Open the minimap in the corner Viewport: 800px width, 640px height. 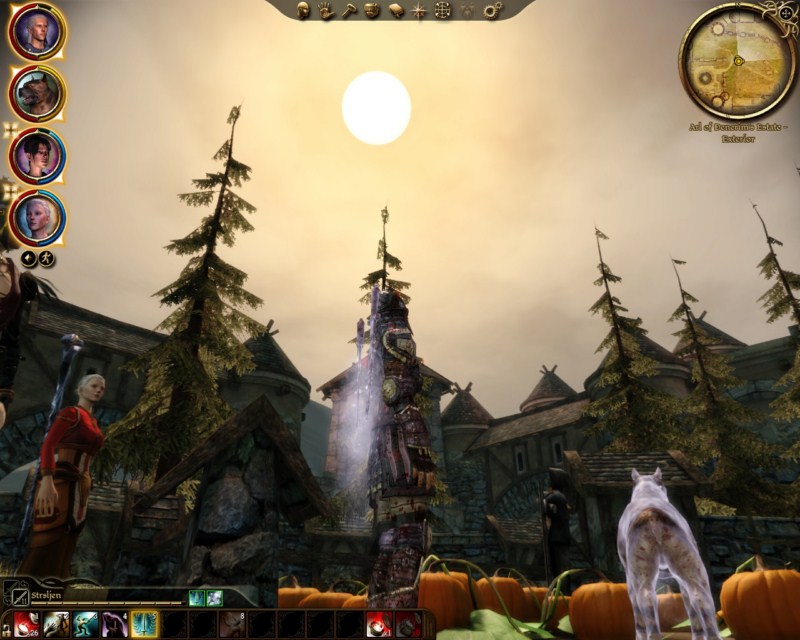click(737, 61)
